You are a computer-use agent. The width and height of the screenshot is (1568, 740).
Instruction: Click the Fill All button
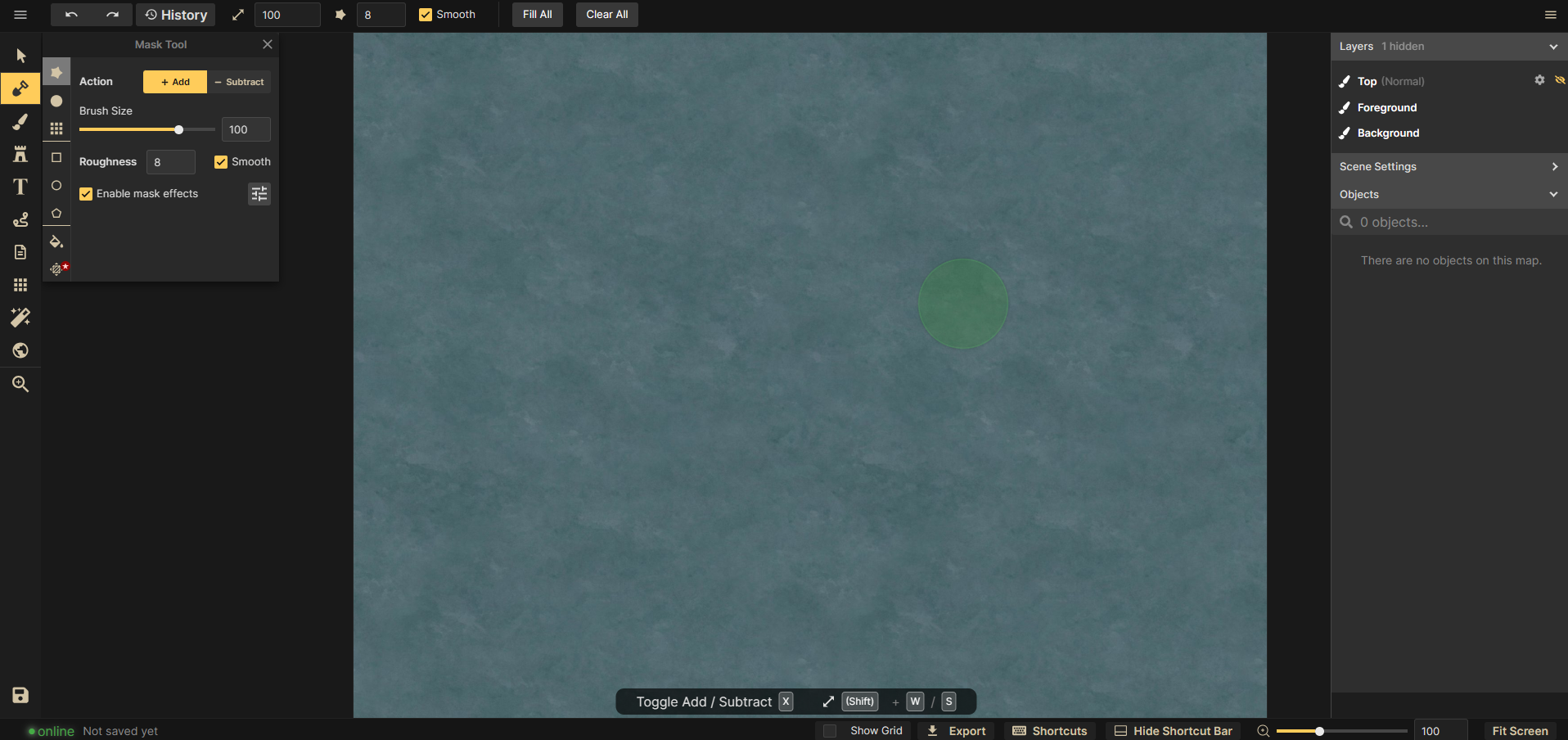point(537,15)
